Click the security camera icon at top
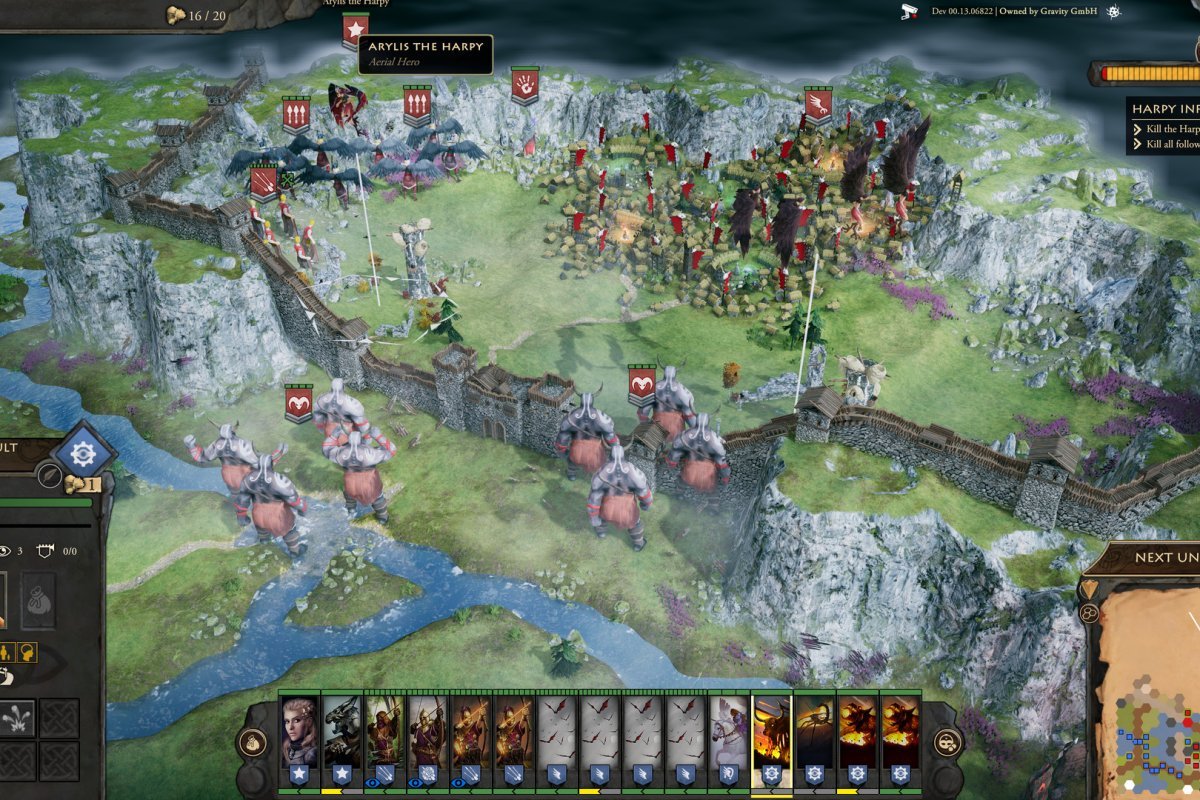Image resolution: width=1200 pixels, height=800 pixels. click(x=909, y=11)
